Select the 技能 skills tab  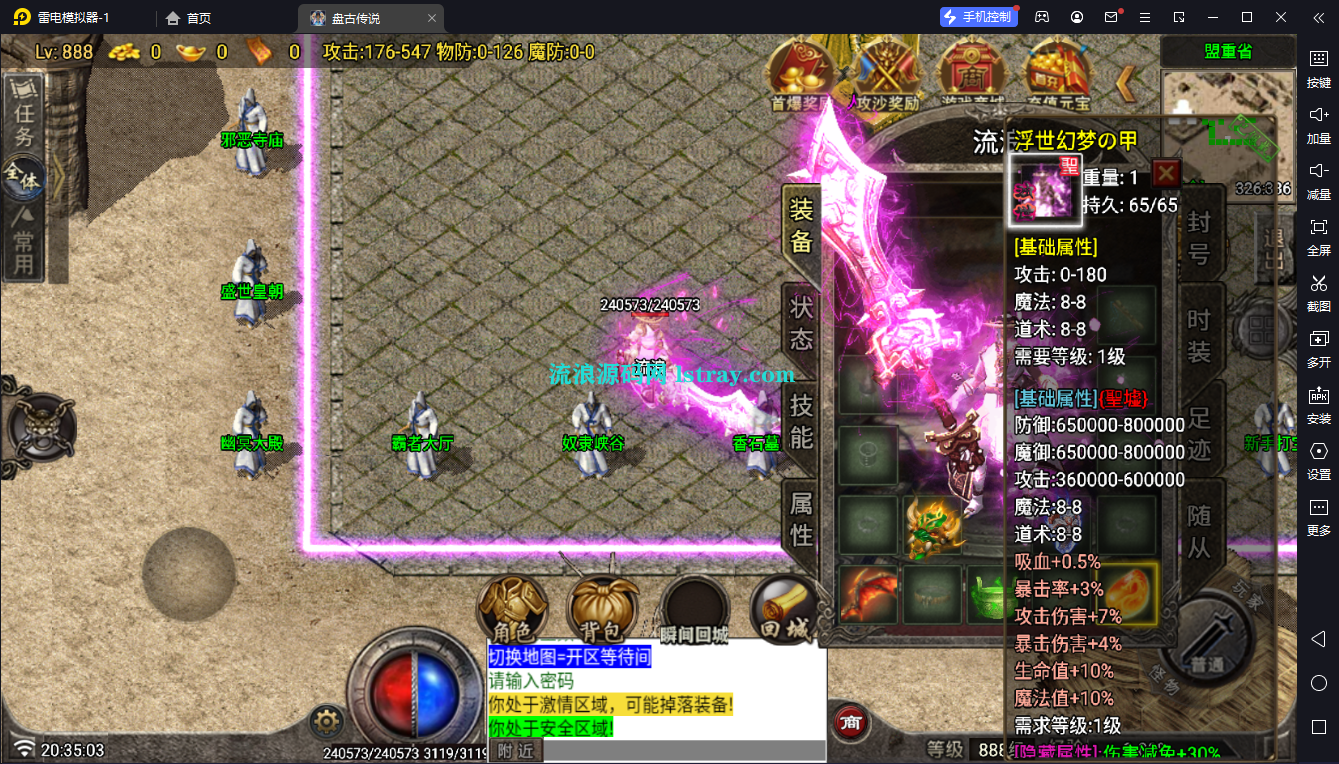point(801,421)
